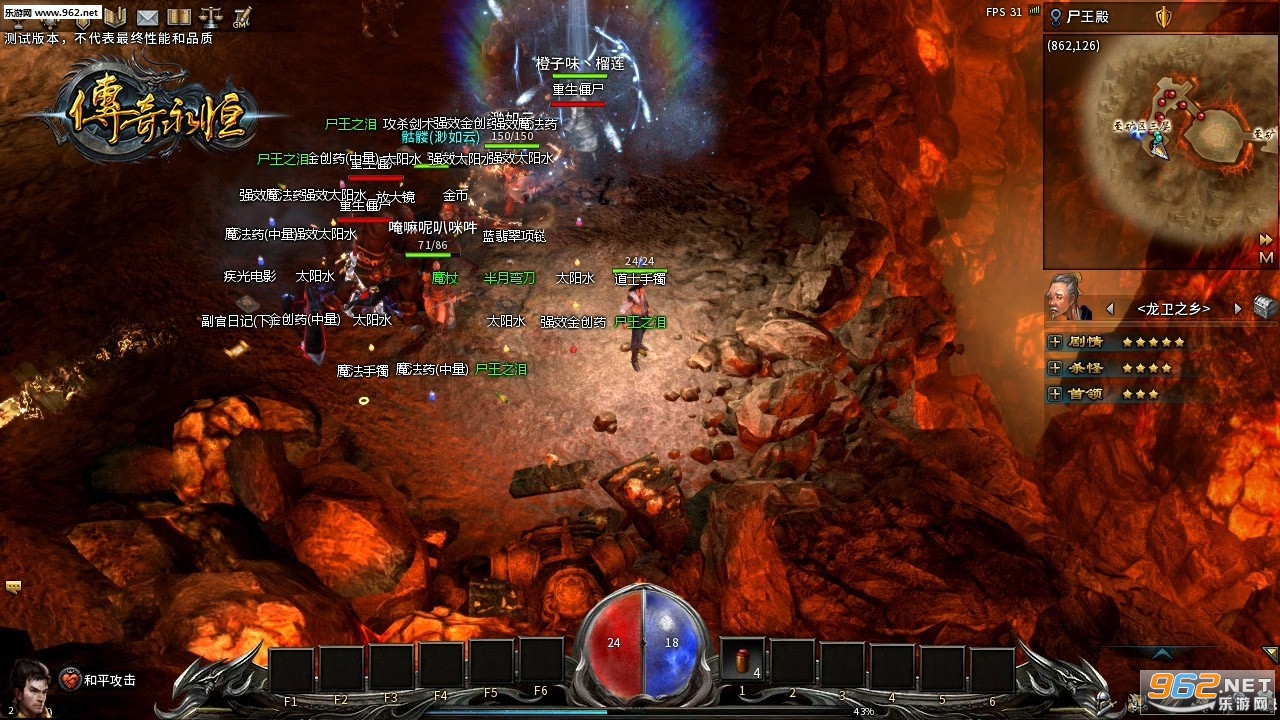Open the open-book journal icon
Image resolution: width=1280 pixels, height=720 pixels.
coord(179,17)
